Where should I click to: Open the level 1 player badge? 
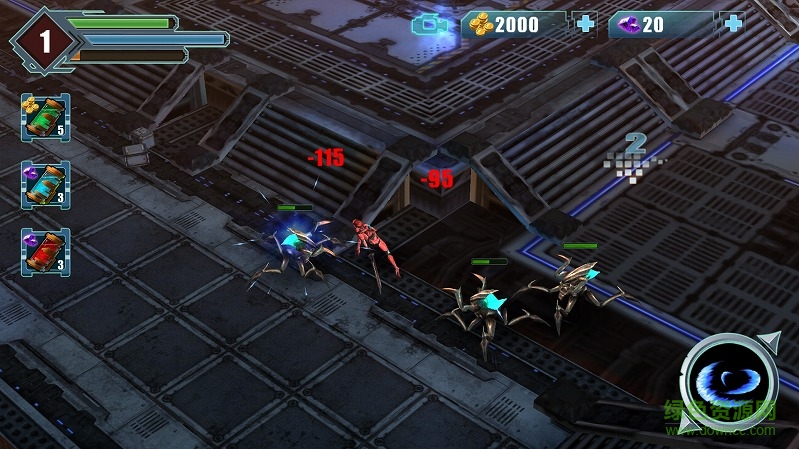click(x=44, y=40)
